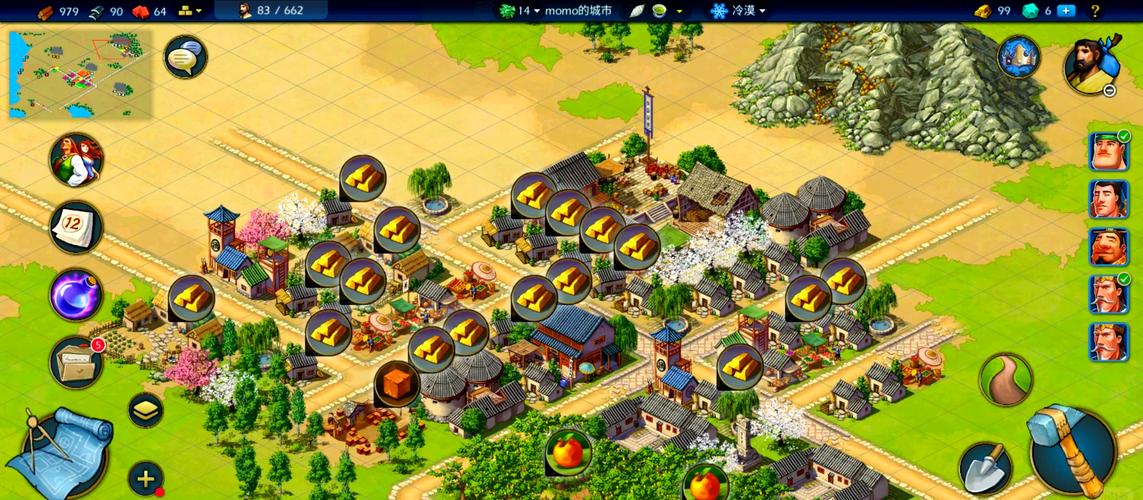Open the chat speech bubble
Image resolution: width=1143 pixels, height=500 pixels.
(x=185, y=58)
